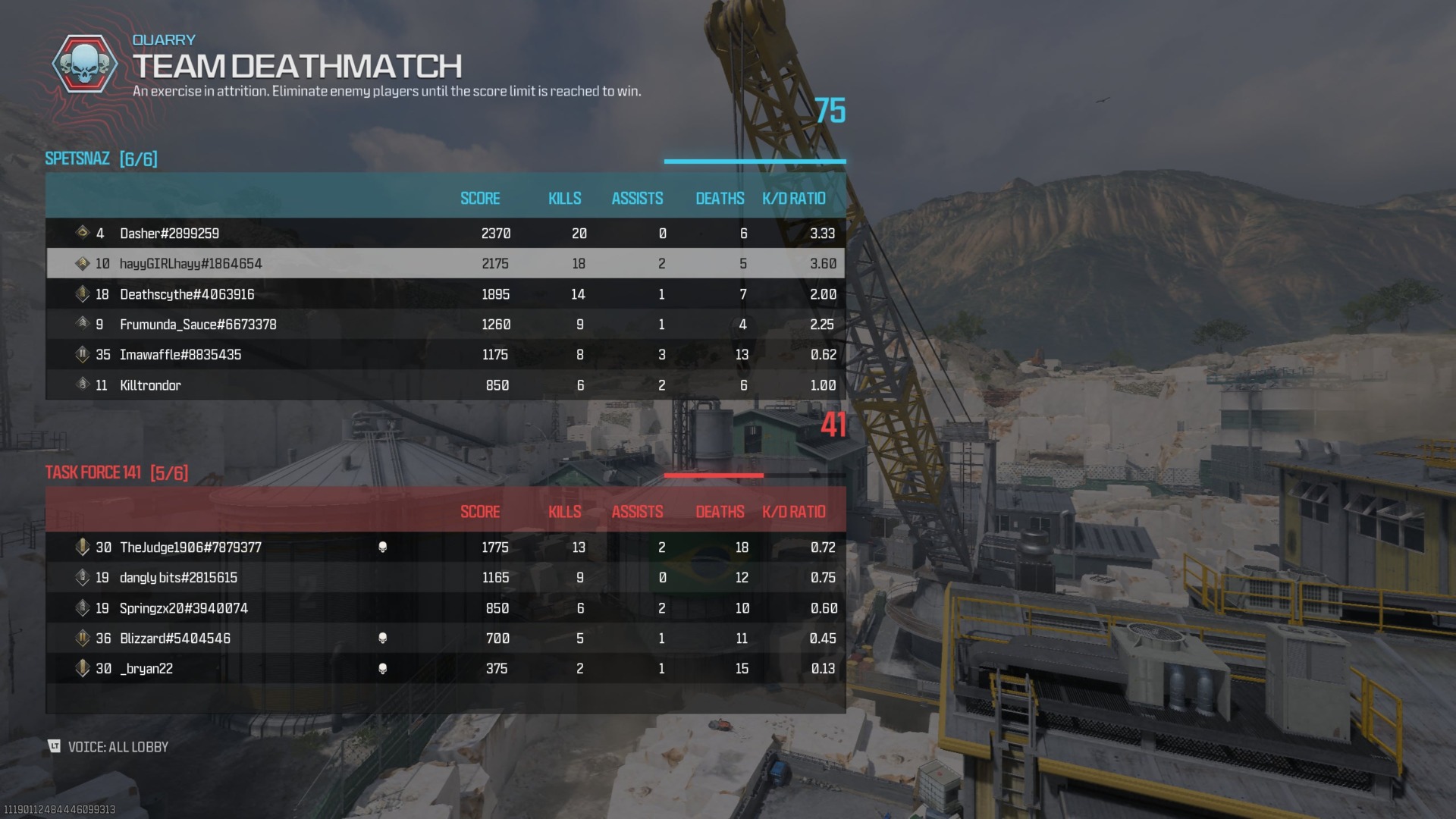Sort by the K/D RATIO column header
This screenshot has height=819, width=1456.
(793, 199)
